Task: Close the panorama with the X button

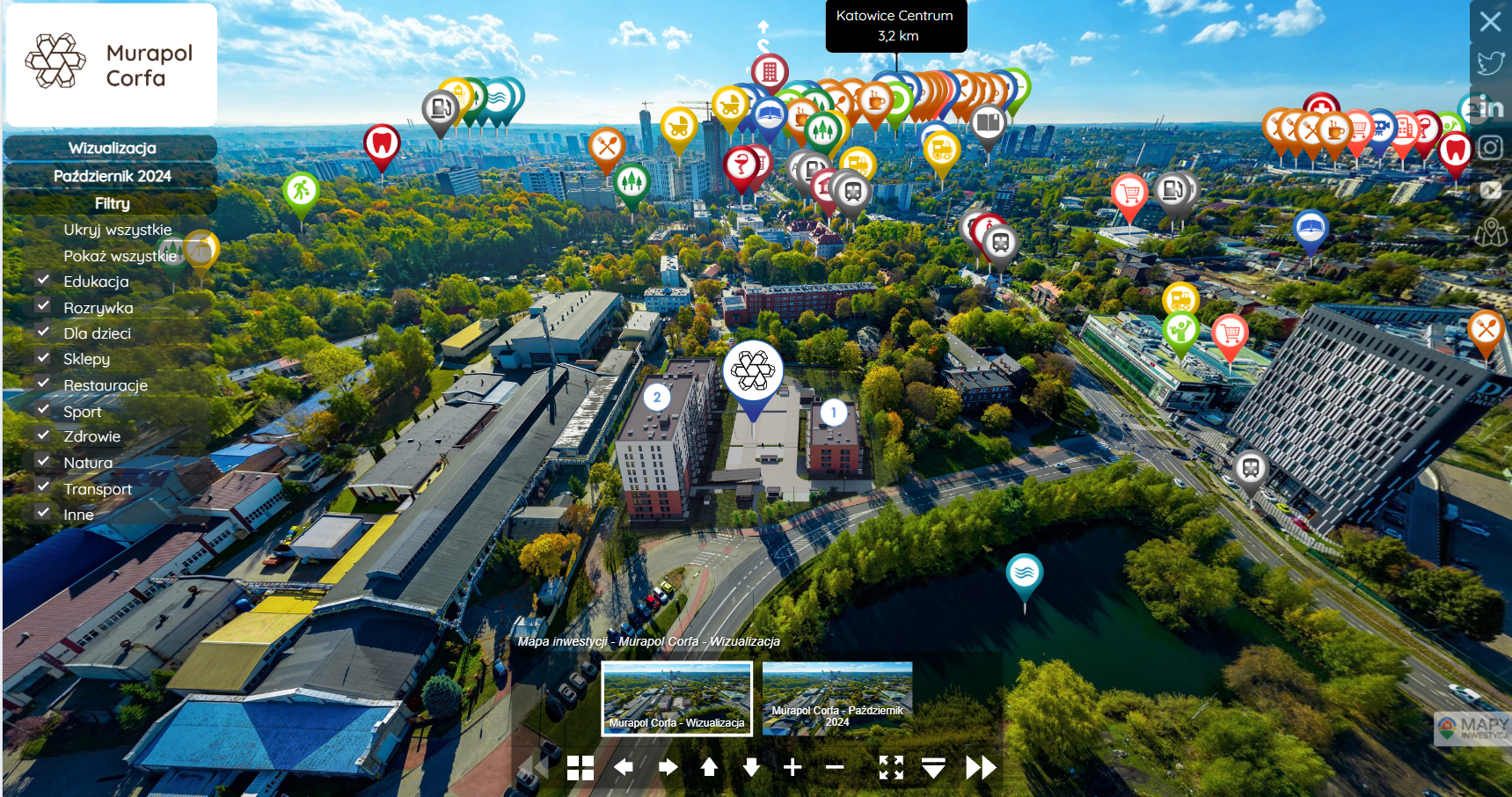Action: (1490, 21)
